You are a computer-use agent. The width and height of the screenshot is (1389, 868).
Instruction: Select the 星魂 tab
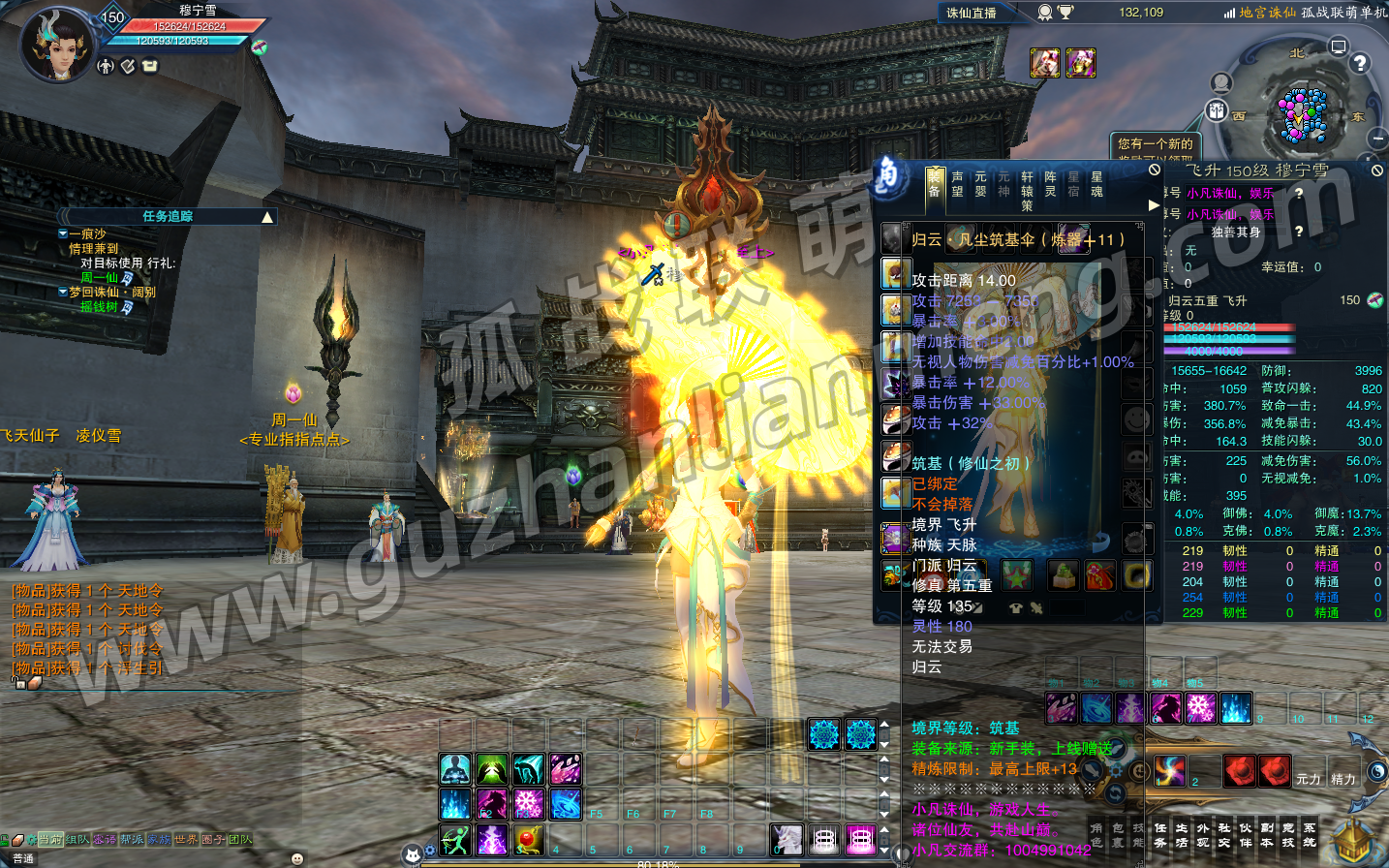coord(1096,184)
